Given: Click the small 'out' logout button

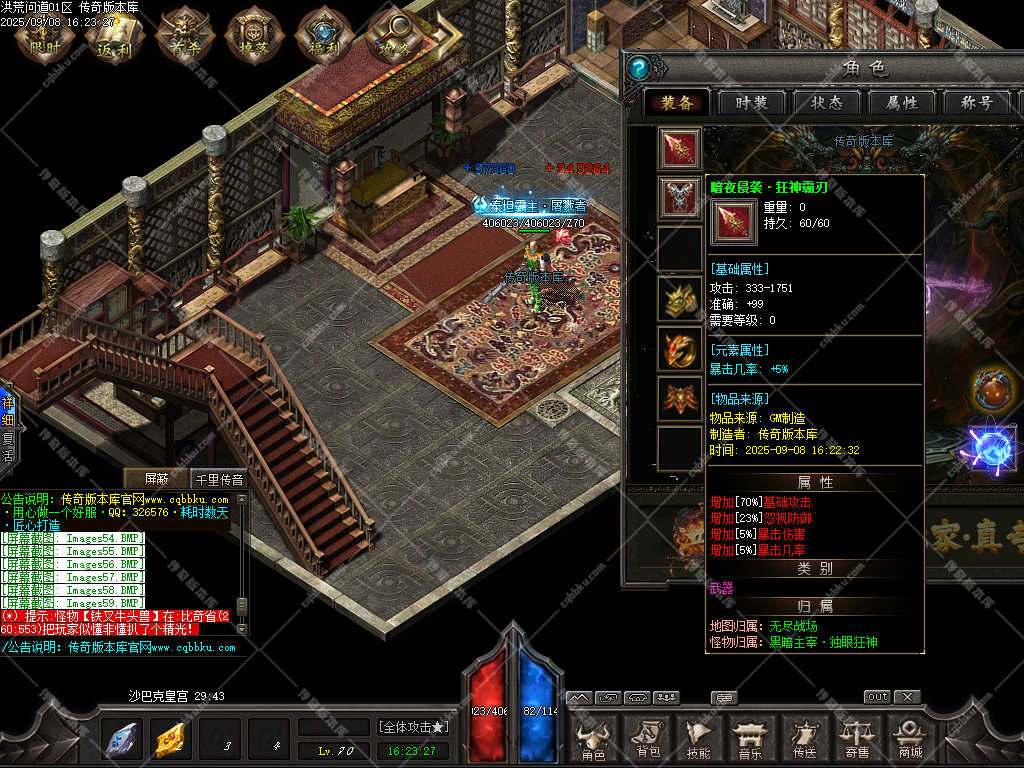Looking at the screenshot, I should coord(877,697).
